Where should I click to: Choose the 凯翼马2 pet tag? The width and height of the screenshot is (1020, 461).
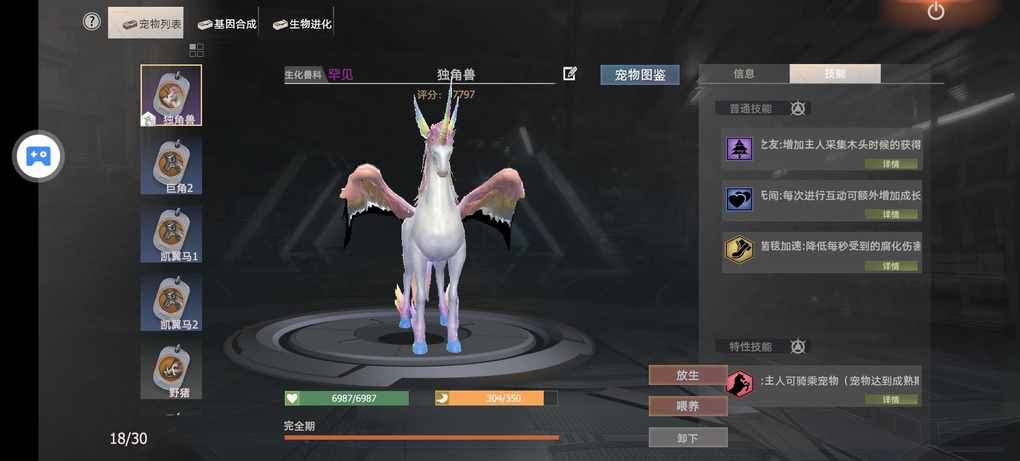[171, 303]
